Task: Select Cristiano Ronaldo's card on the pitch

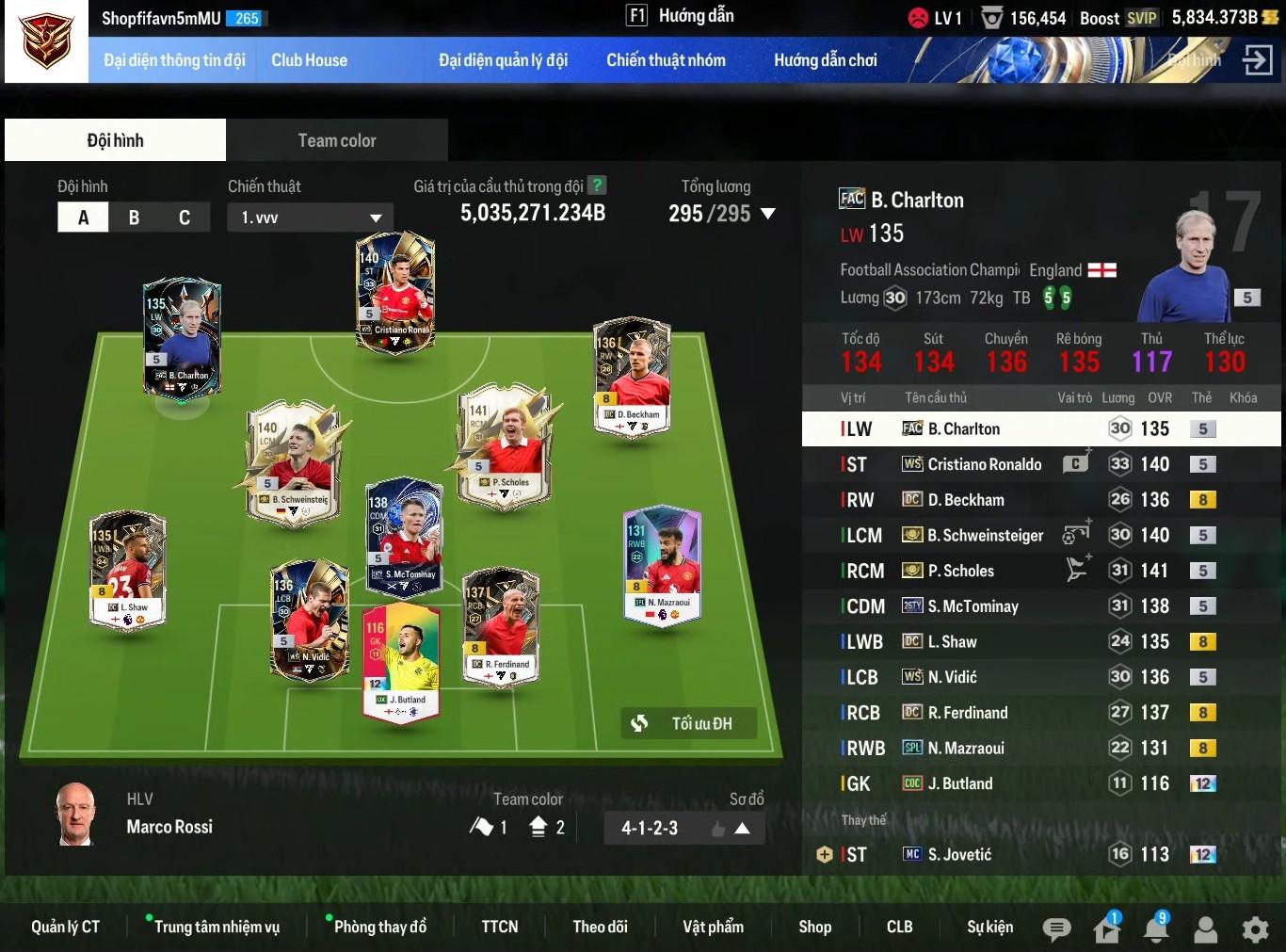Action: 395,292
